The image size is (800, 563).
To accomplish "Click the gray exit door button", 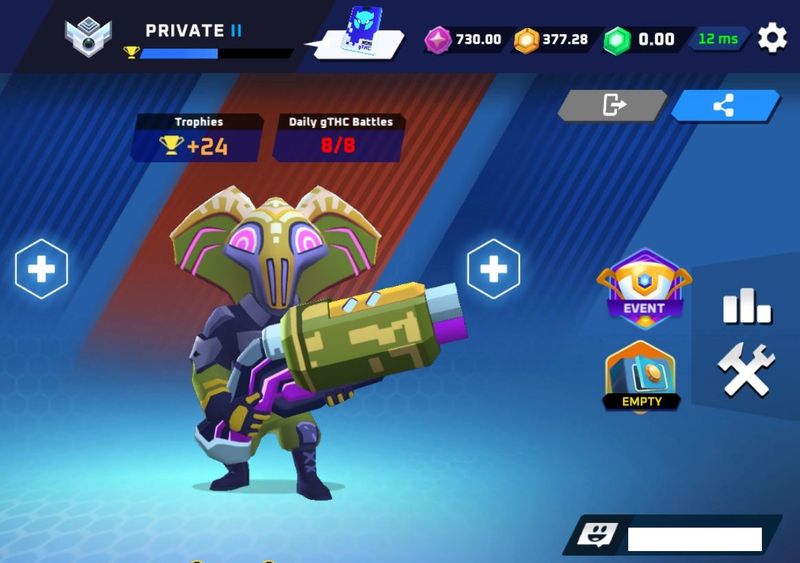I will [612, 104].
